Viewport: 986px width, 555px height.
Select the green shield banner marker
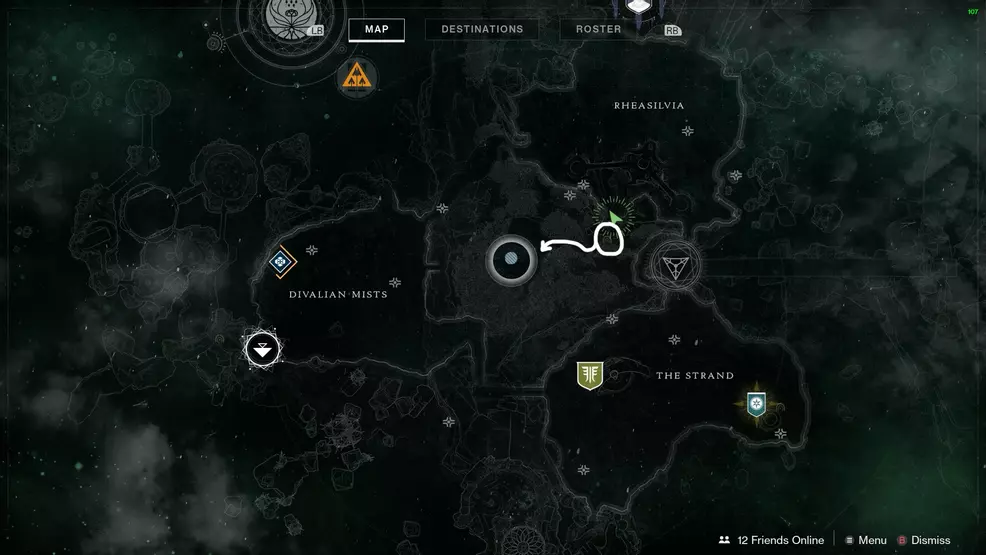590,375
